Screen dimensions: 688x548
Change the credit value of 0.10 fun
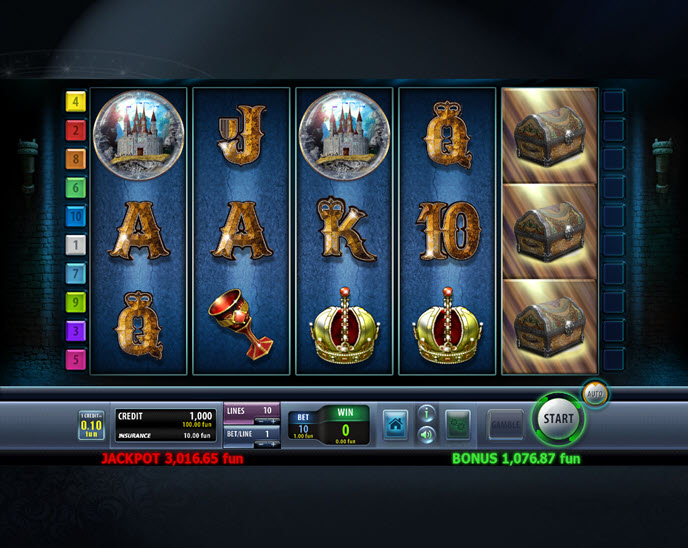(x=92, y=425)
